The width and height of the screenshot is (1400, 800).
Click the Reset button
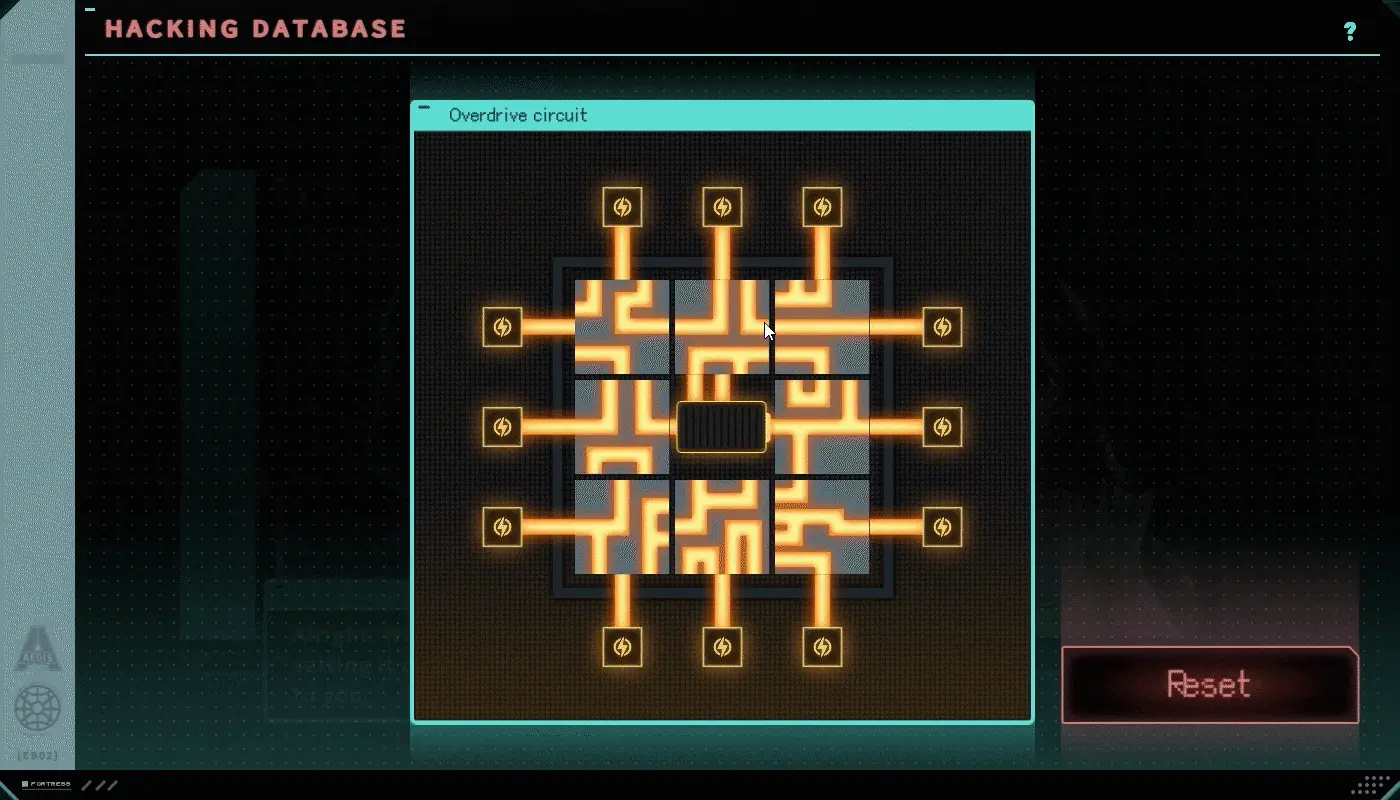(1209, 685)
